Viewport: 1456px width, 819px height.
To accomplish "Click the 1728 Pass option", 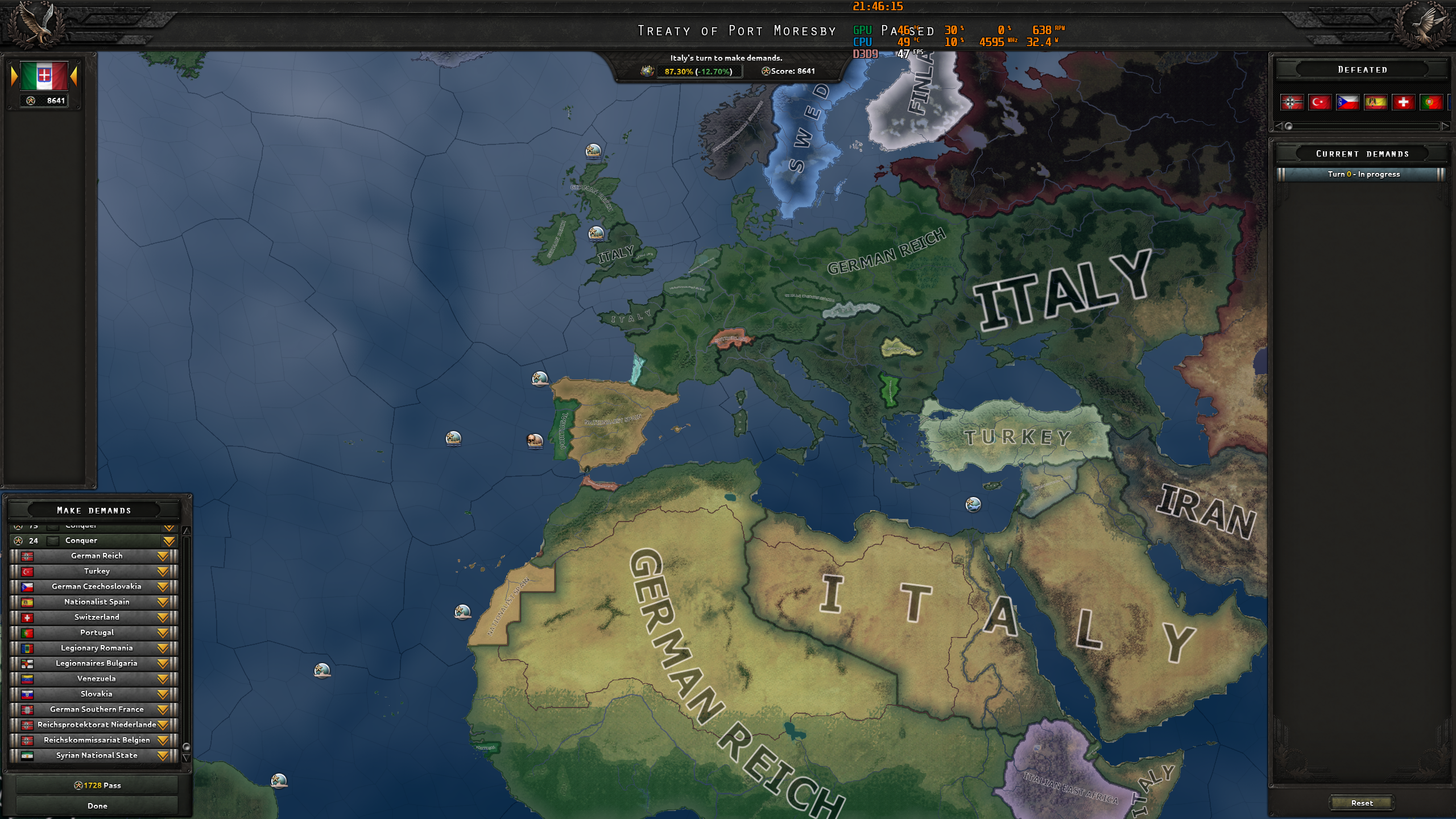I will pos(98,784).
